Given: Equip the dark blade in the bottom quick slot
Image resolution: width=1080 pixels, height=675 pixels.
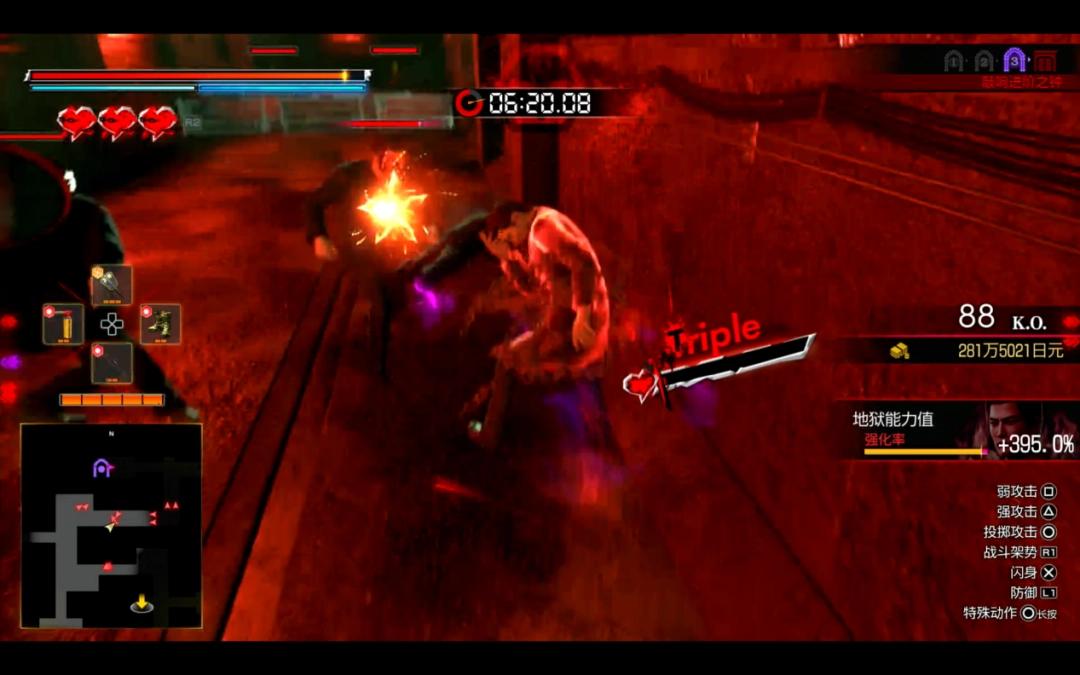Looking at the screenshot, I should 112,363.
